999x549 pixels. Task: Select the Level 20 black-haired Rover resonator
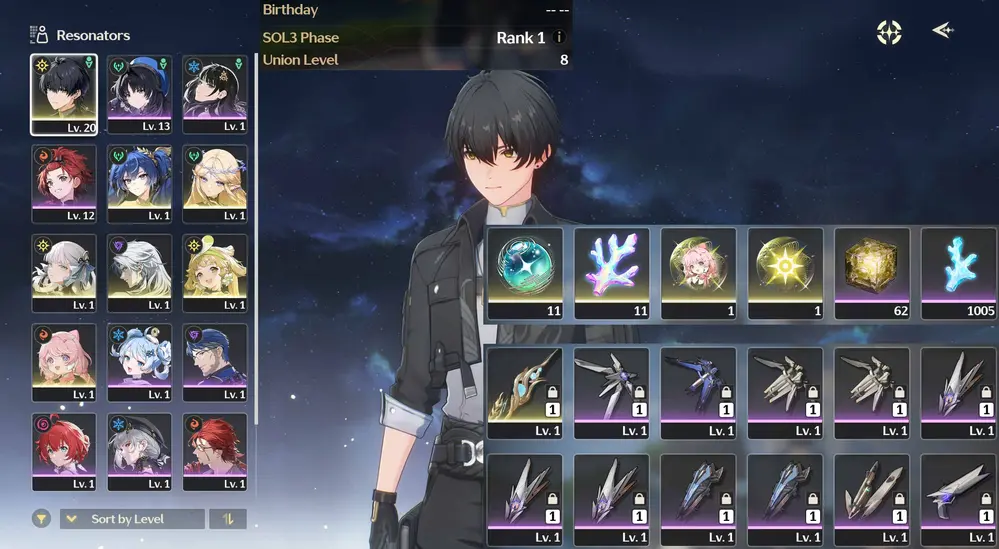(64, 94)
